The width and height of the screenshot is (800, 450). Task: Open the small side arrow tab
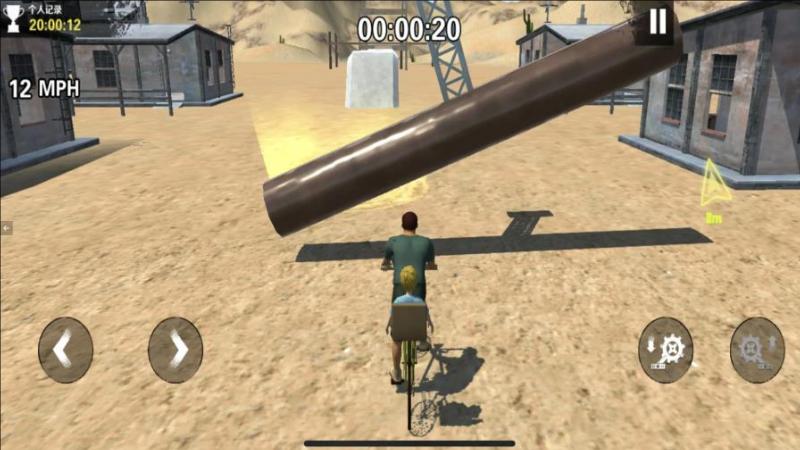pyautogui.click(x=6, y=228)
